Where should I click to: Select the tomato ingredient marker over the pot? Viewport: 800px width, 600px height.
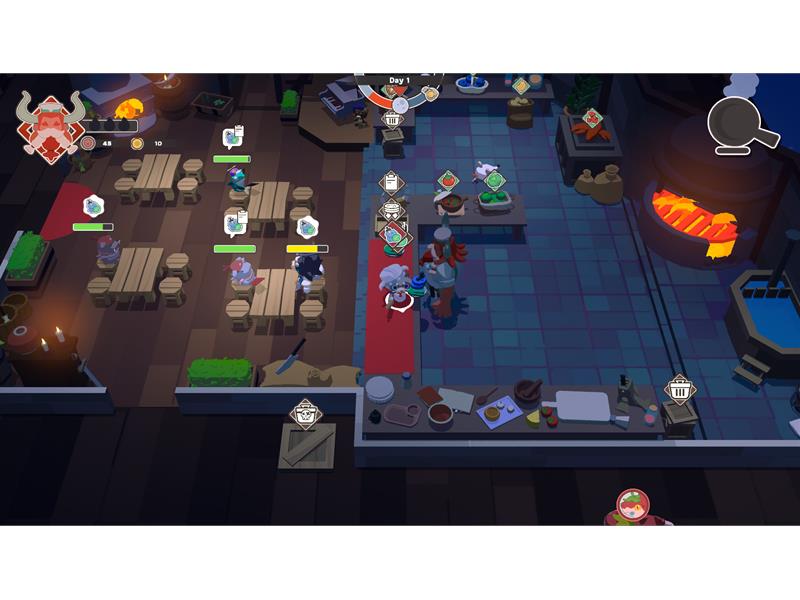click(x=448, y=181)
